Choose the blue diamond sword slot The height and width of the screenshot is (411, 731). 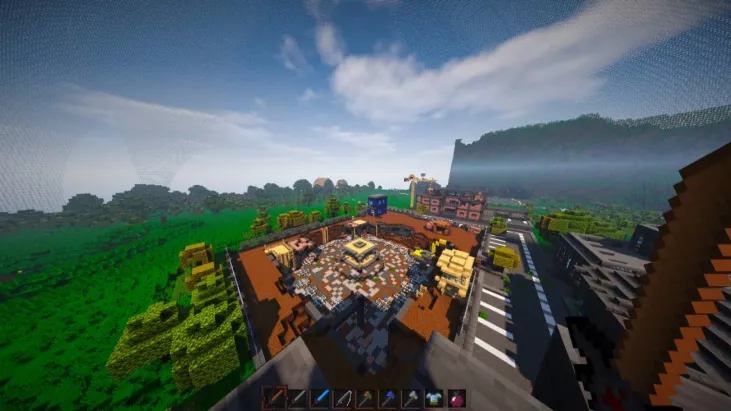click(320, 398)
